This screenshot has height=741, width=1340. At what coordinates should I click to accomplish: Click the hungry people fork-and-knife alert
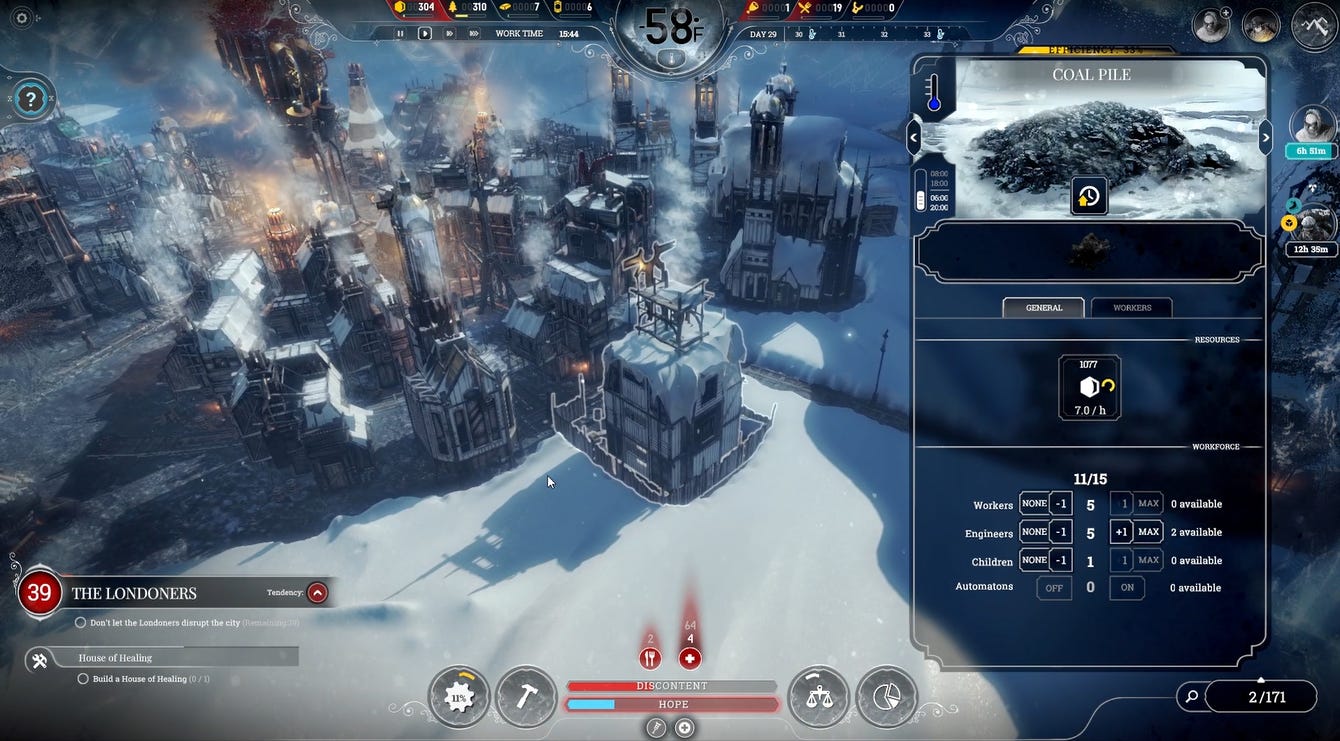[650, 658]
